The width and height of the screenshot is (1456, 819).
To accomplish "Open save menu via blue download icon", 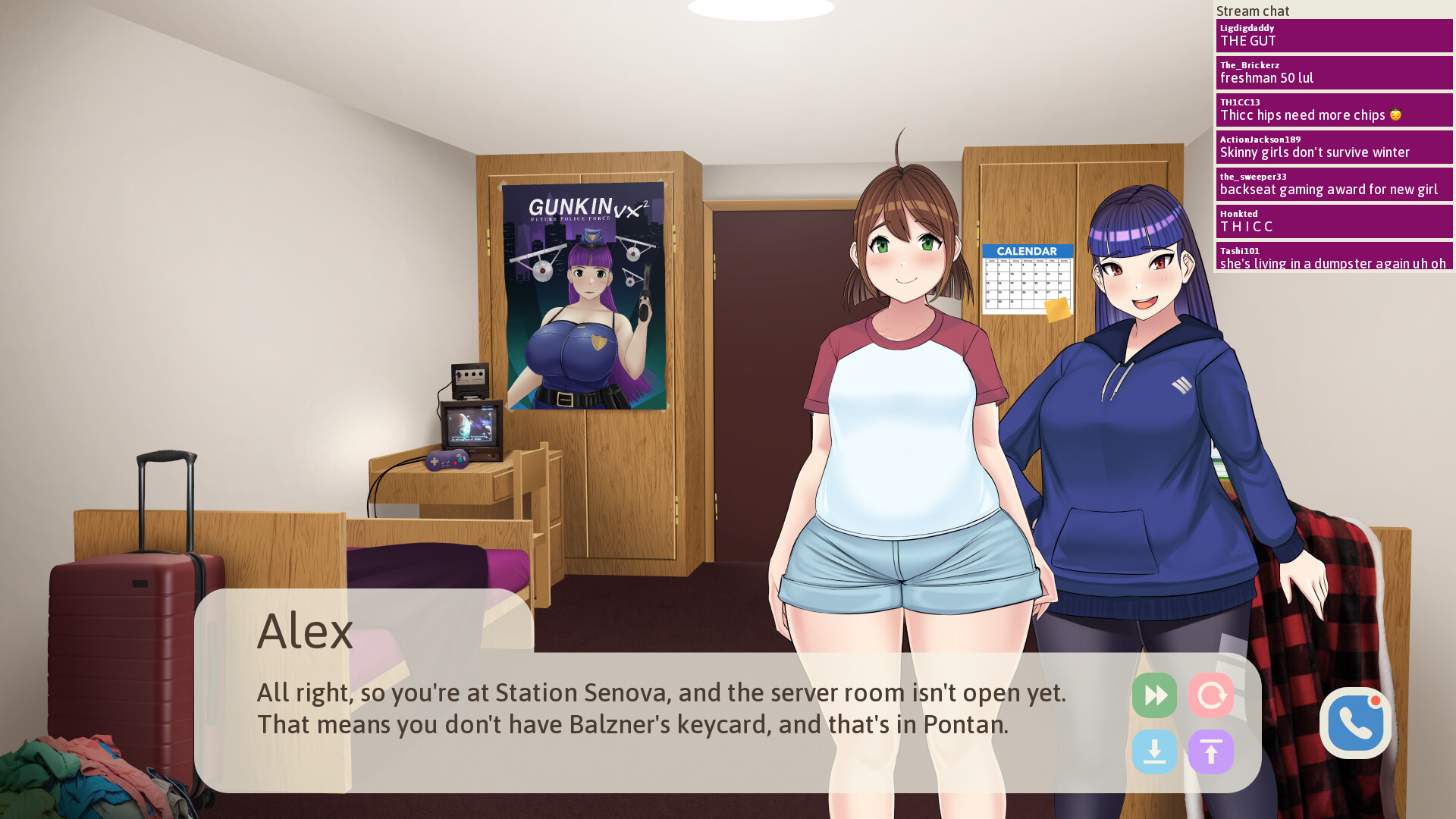I will click(x=1154, y=752).
